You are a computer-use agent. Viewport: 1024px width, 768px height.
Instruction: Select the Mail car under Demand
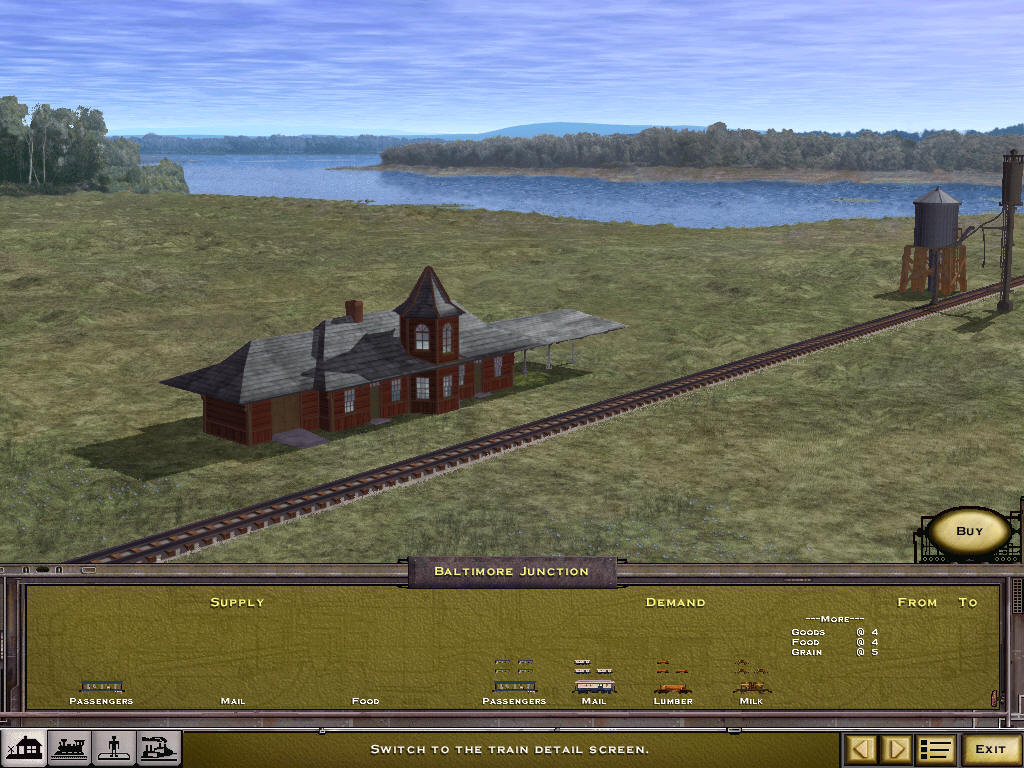pos(594,687)
